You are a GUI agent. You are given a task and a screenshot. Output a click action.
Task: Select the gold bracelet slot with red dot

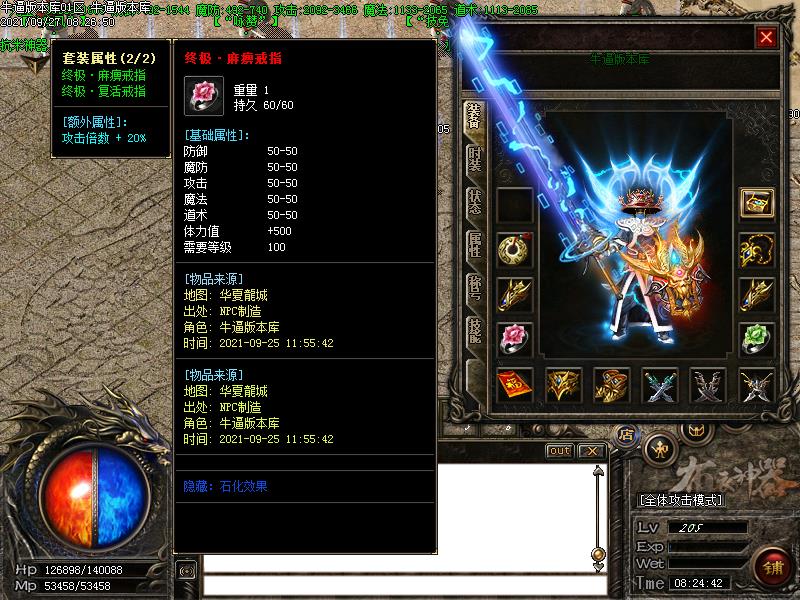[x=515, y=249]
